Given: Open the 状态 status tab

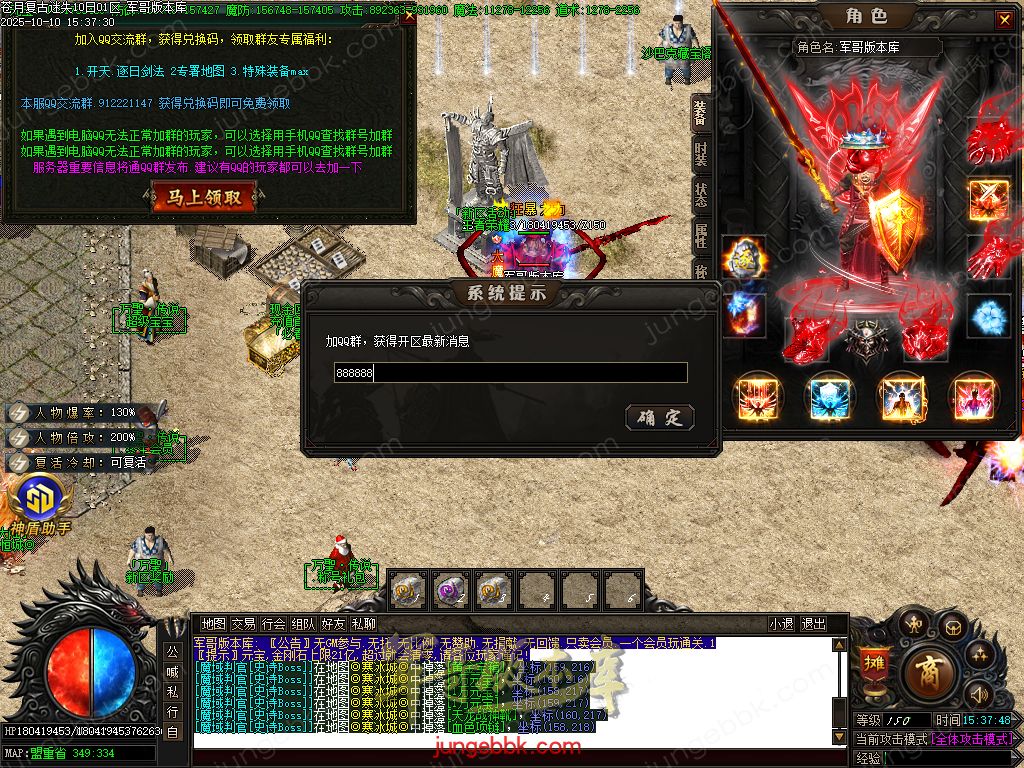Looking at the screenshot, I should pos(701,196).
